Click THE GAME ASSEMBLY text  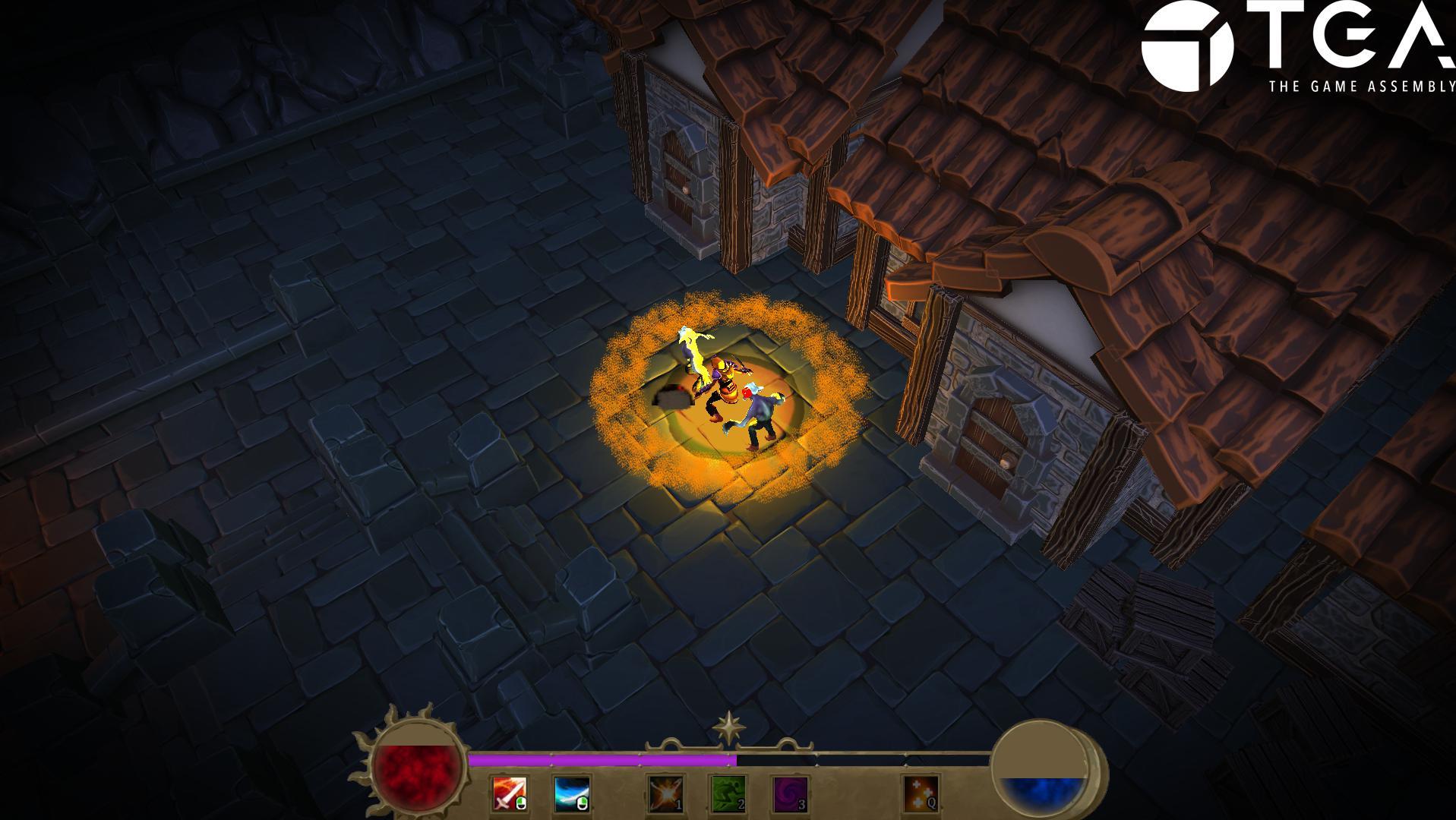tap(1359, 87)
